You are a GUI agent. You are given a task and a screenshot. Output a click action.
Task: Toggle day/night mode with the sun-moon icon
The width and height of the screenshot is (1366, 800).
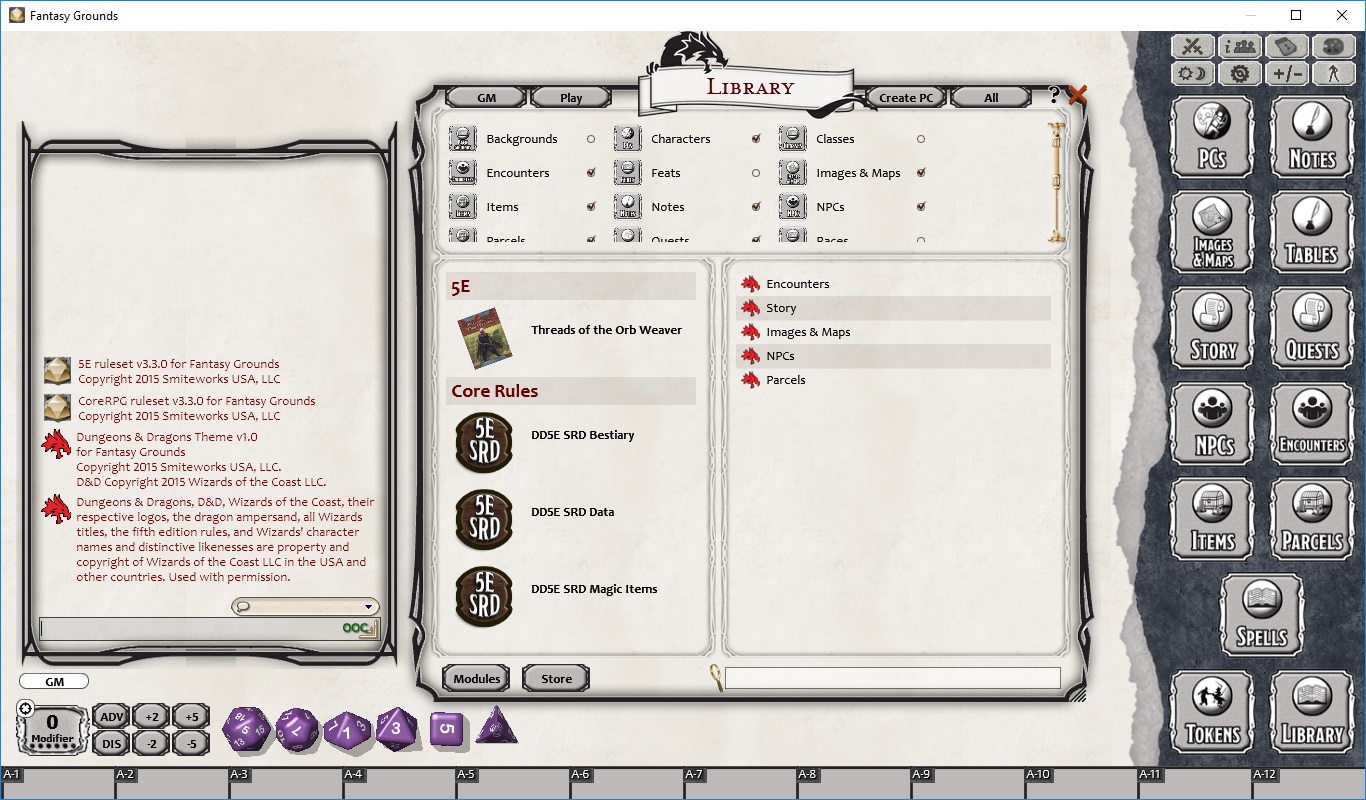(x=1192, y=73)
